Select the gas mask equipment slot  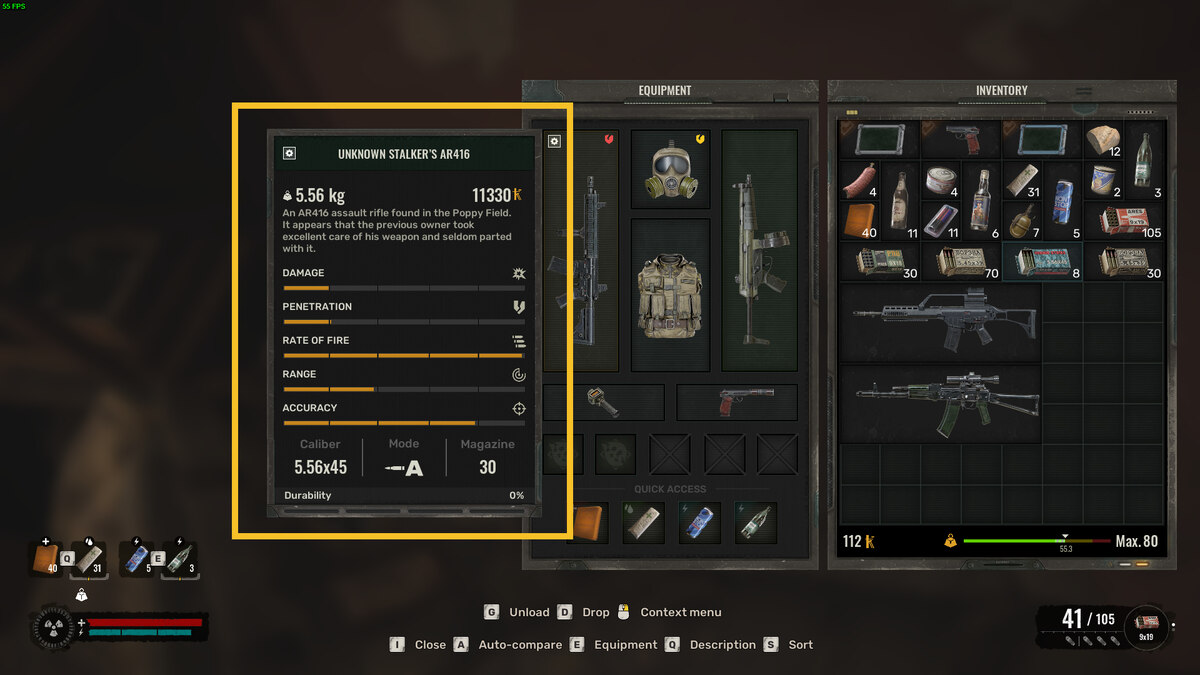[x=670, y=167]
